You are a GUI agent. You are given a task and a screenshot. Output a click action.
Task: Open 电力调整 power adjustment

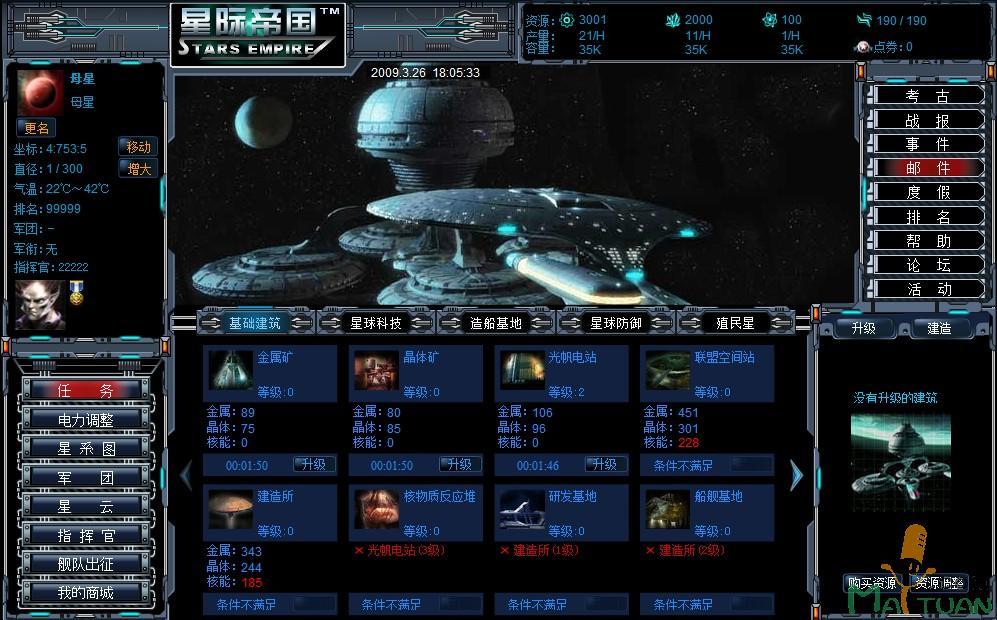pos(85,419)
